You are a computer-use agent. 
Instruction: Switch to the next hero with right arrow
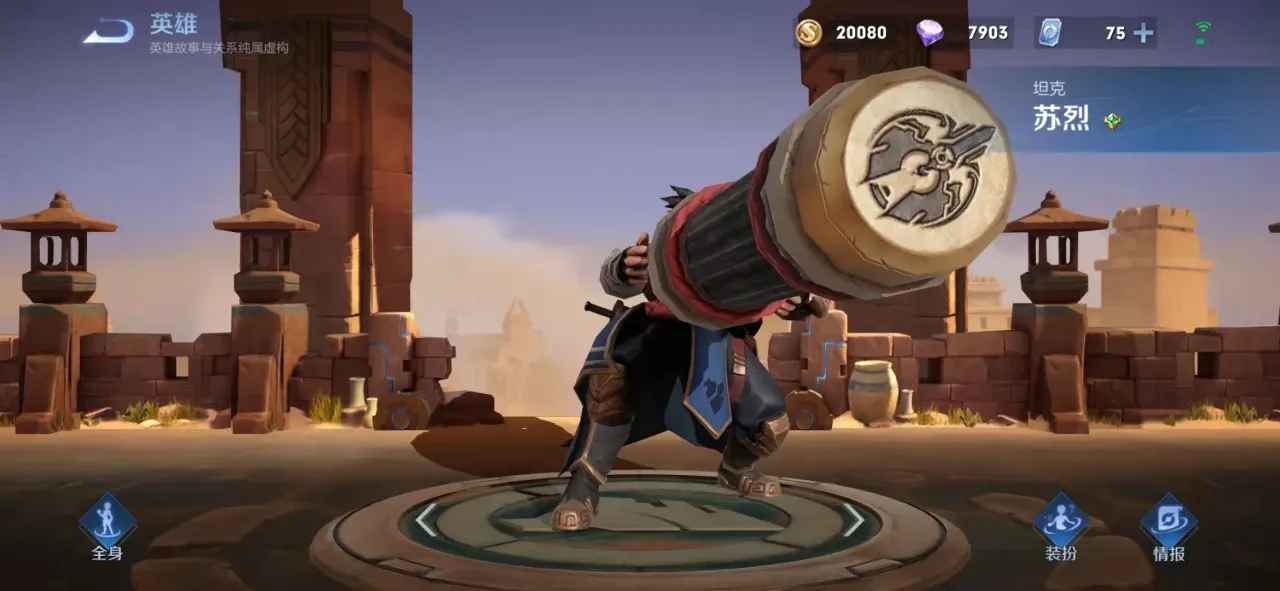point(853,520)
